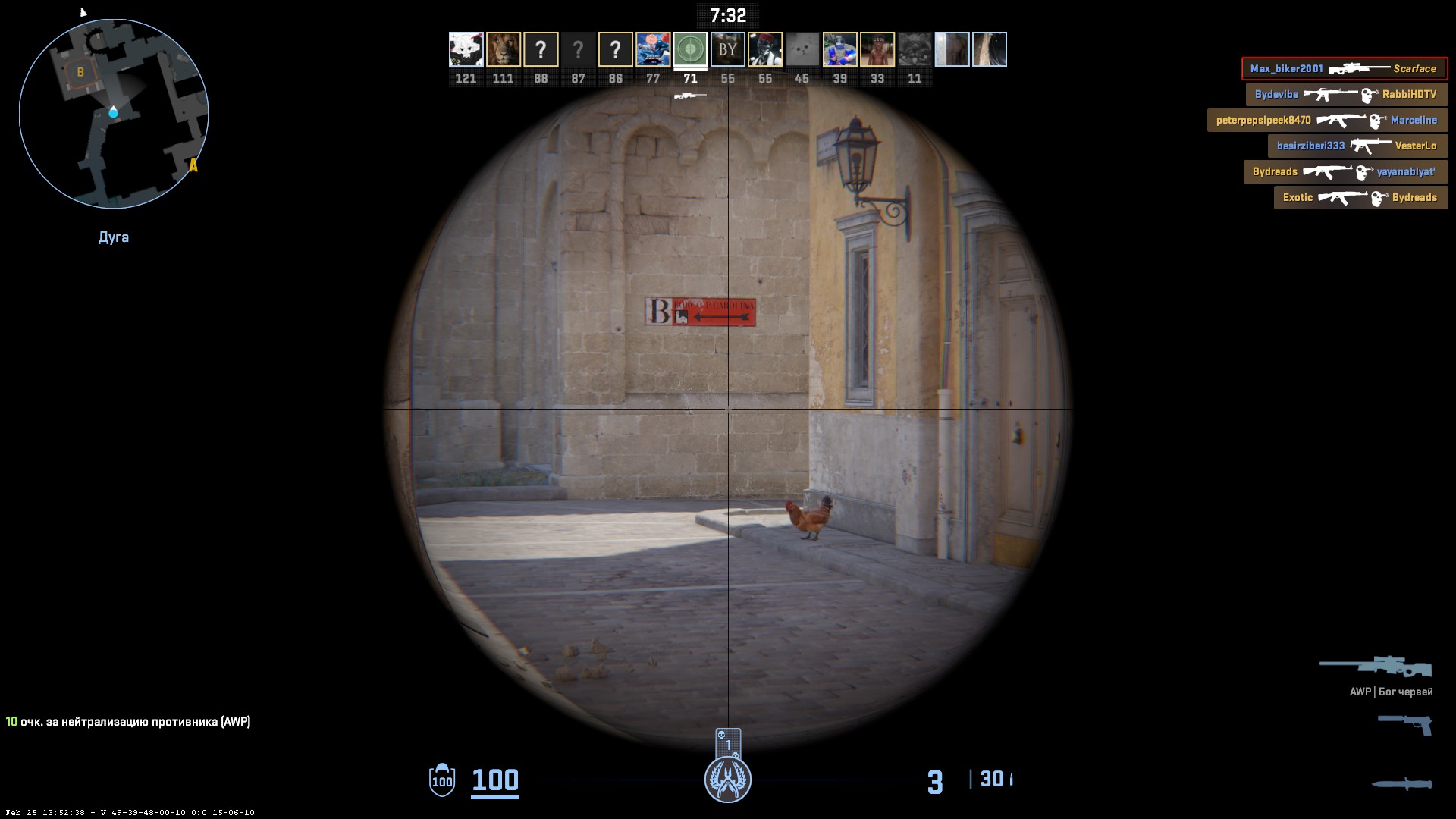Select the peterpepsipeek8470 kill feed row
1456x819 pixels.
pyautogui.click(x=1327, y=121)
